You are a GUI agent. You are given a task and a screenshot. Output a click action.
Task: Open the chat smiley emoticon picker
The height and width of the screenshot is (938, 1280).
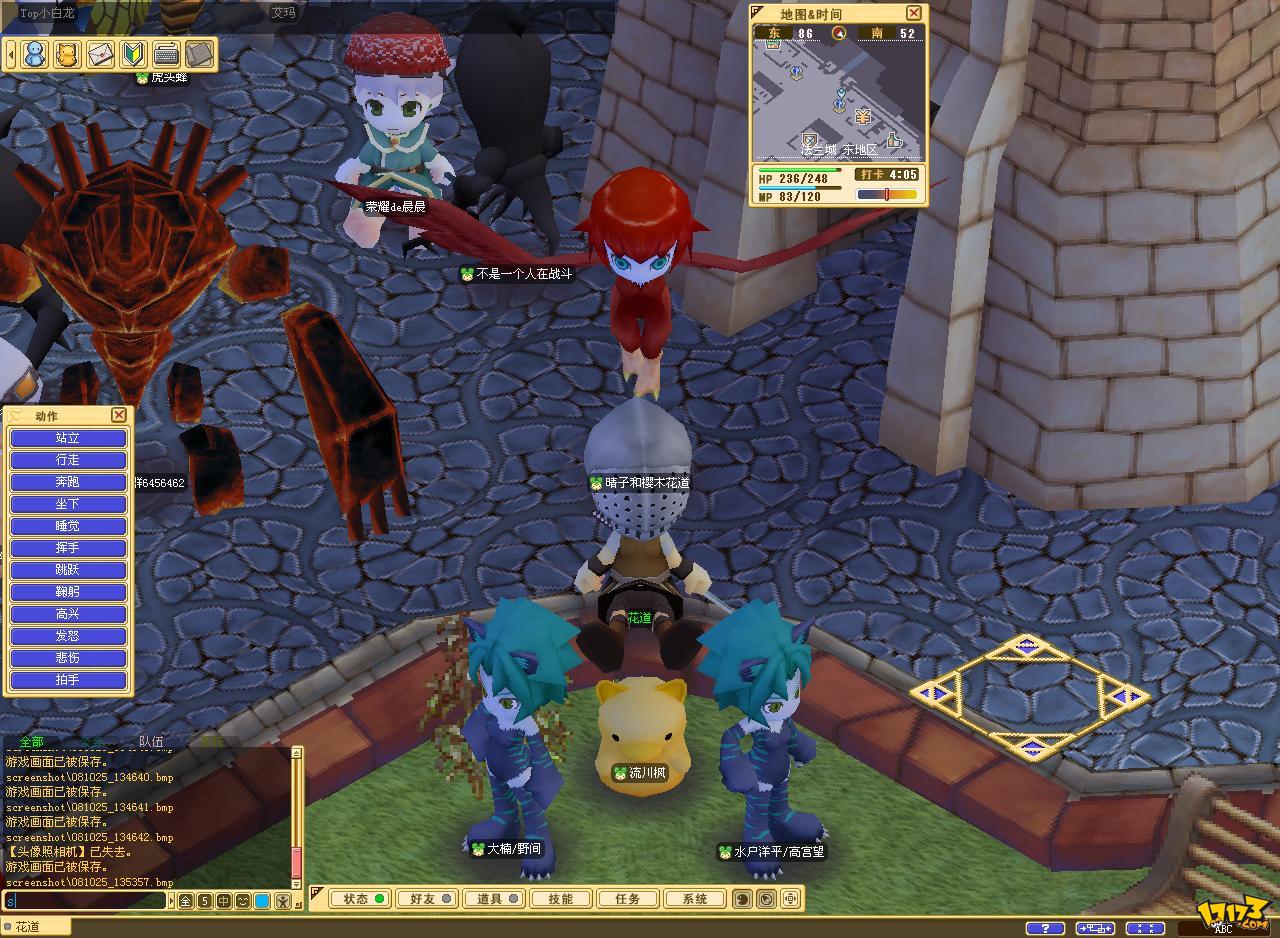point(243,901)
